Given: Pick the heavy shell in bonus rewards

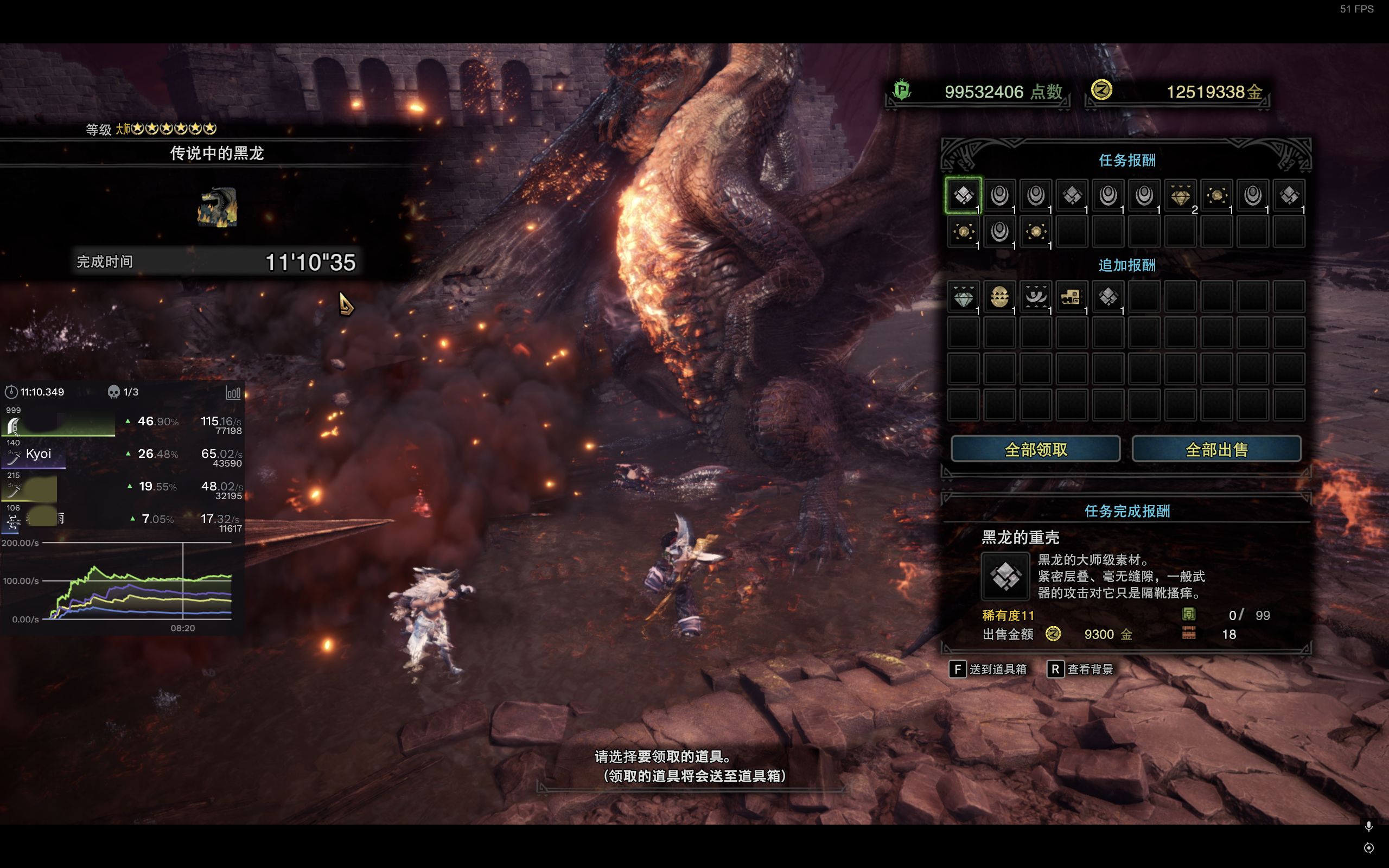Looking at the screenshot, I should (1108, 297).
